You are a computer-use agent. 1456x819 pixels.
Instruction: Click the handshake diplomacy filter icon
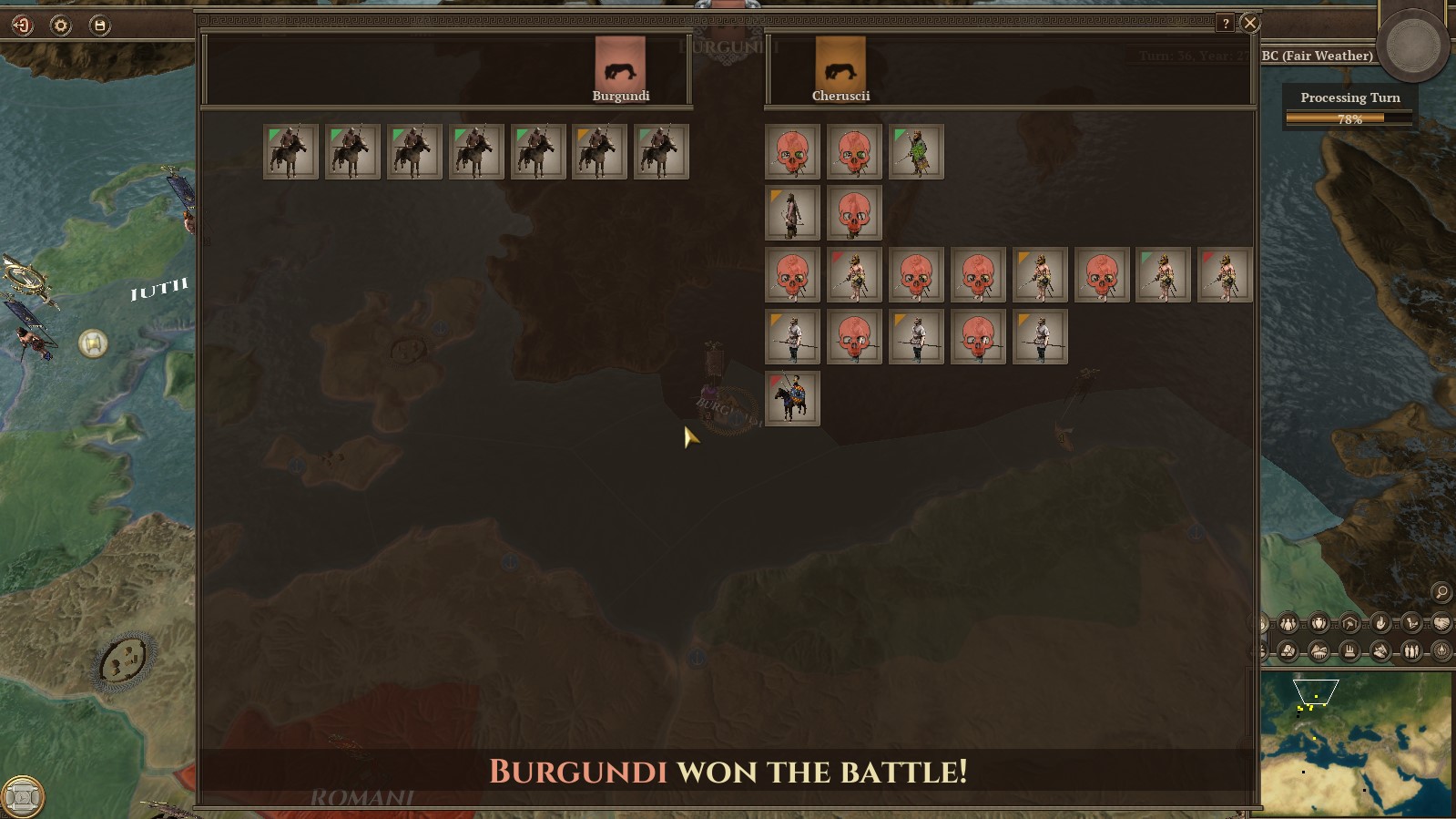[x=1441, y=625]
